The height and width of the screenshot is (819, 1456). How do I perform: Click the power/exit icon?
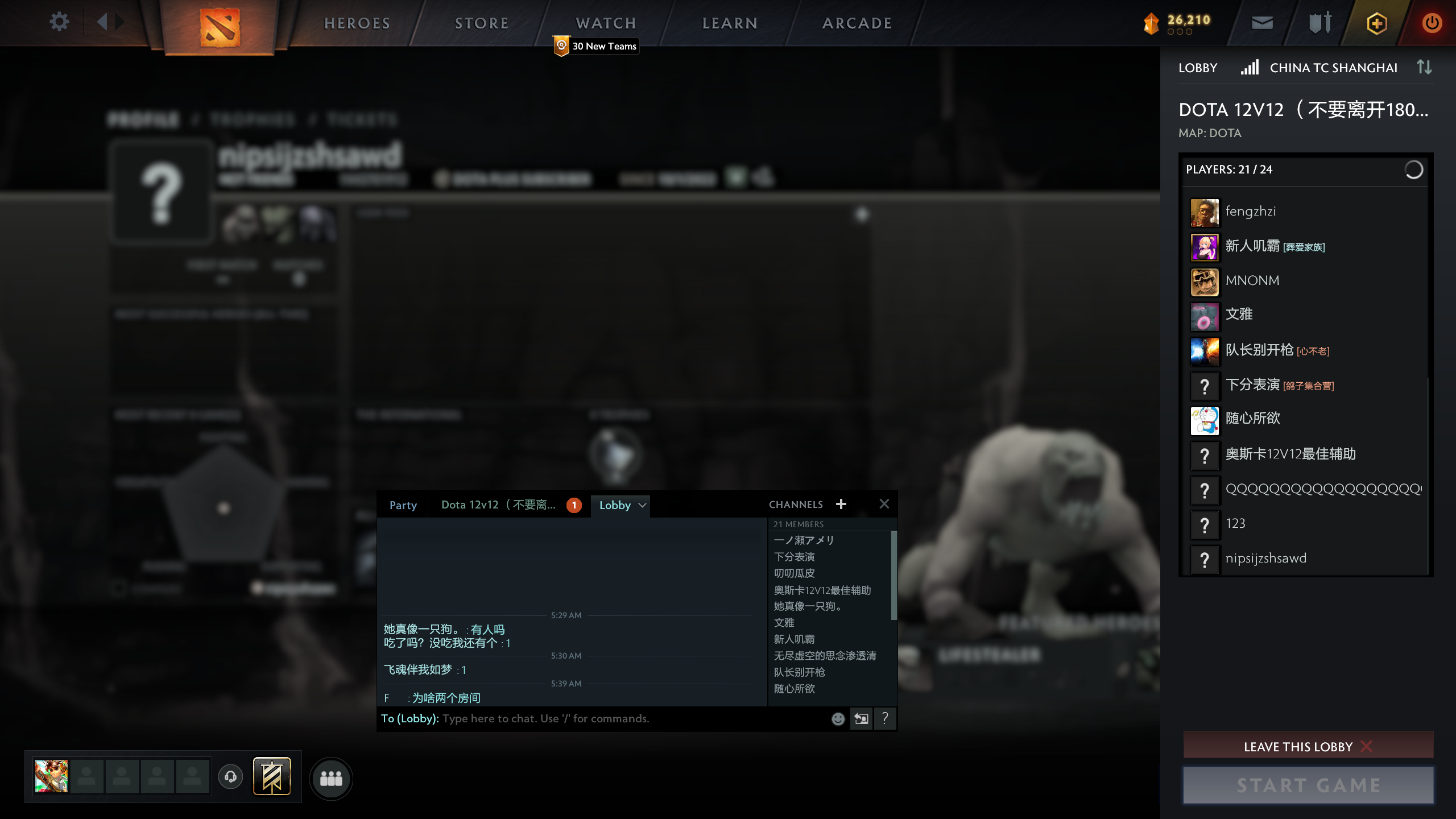tap(1432, 23)
